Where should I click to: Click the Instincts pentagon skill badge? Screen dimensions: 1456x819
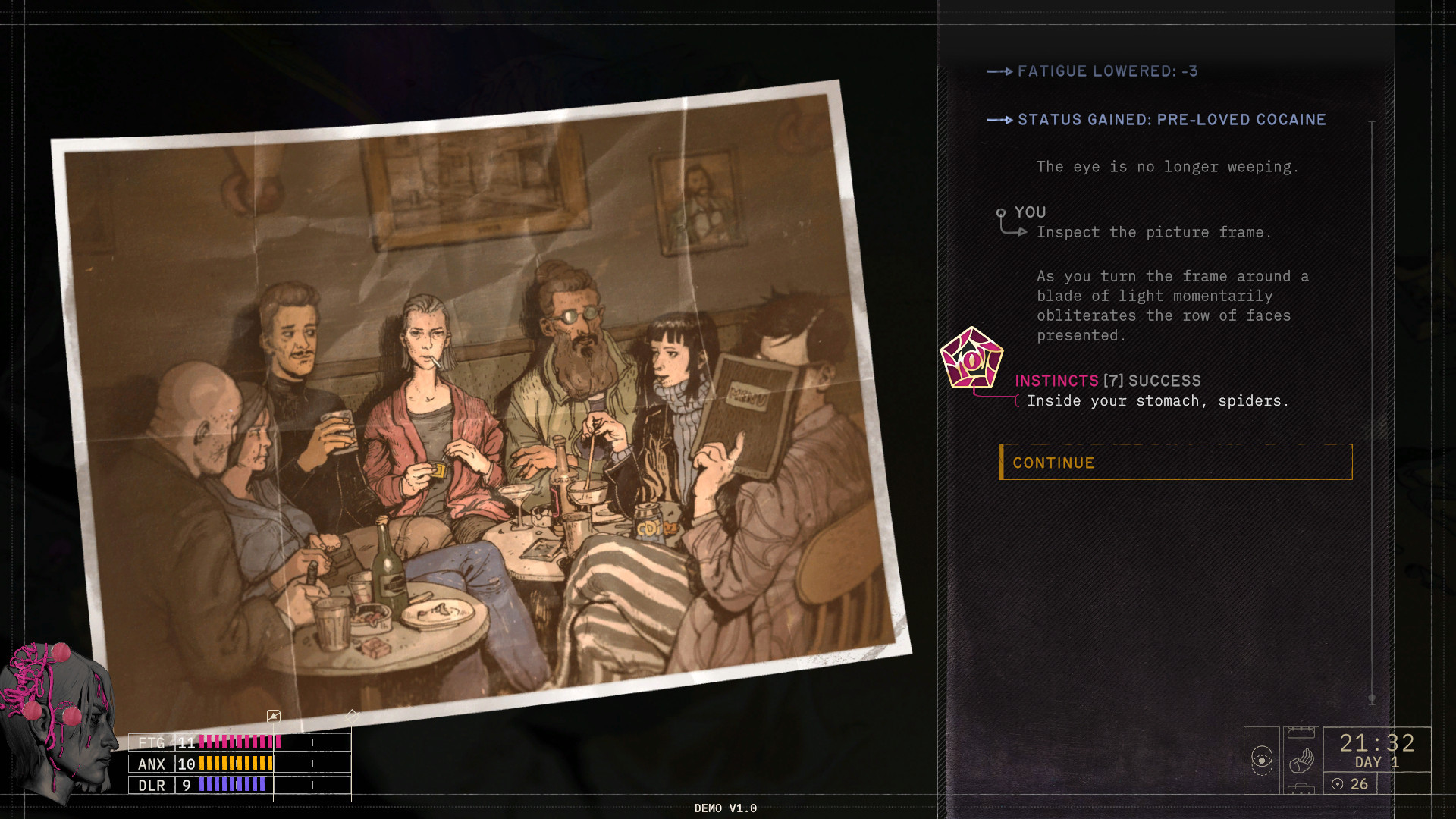tap(971, 359)
